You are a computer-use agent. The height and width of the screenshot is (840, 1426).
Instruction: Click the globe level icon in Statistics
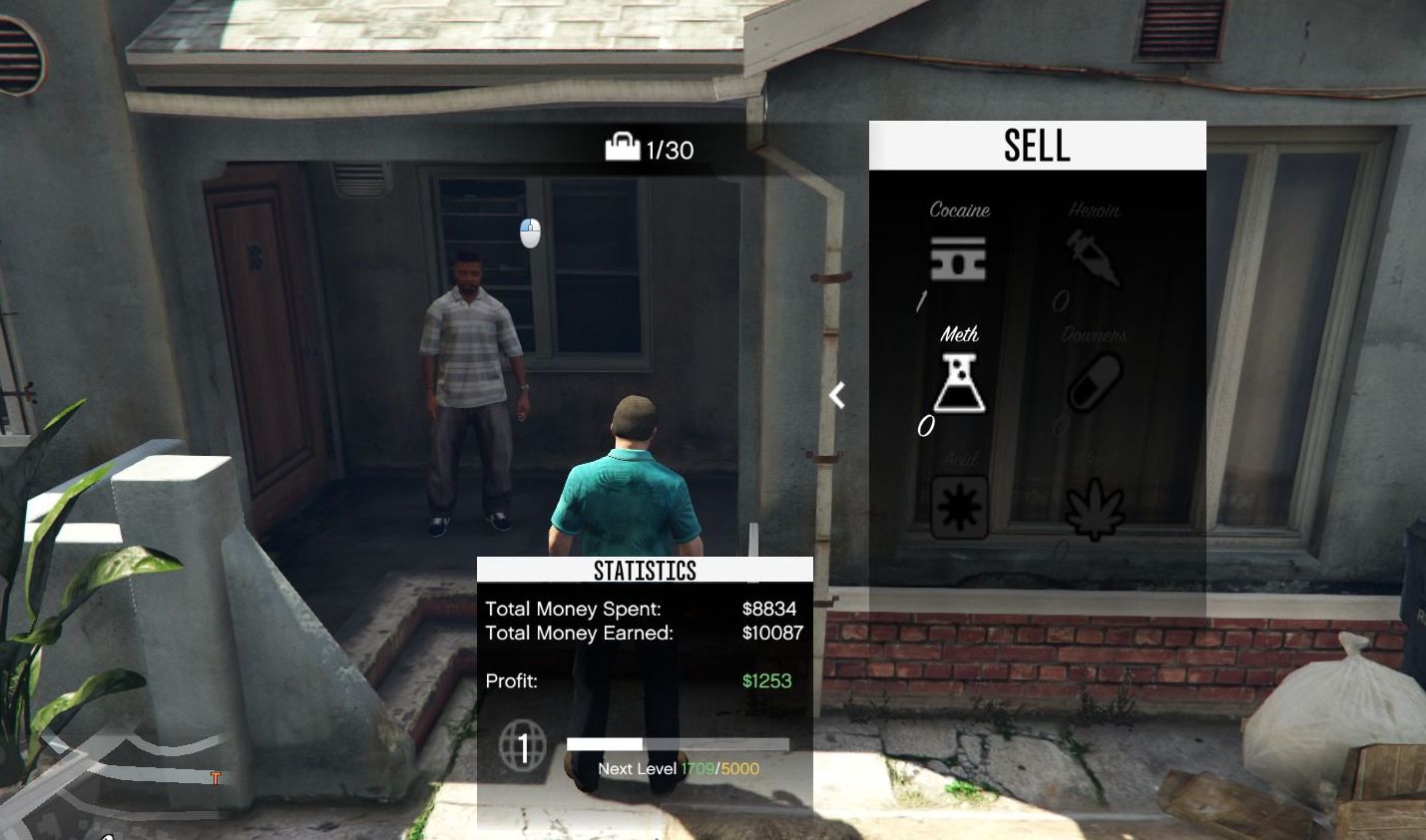click(x=523, y=745)
